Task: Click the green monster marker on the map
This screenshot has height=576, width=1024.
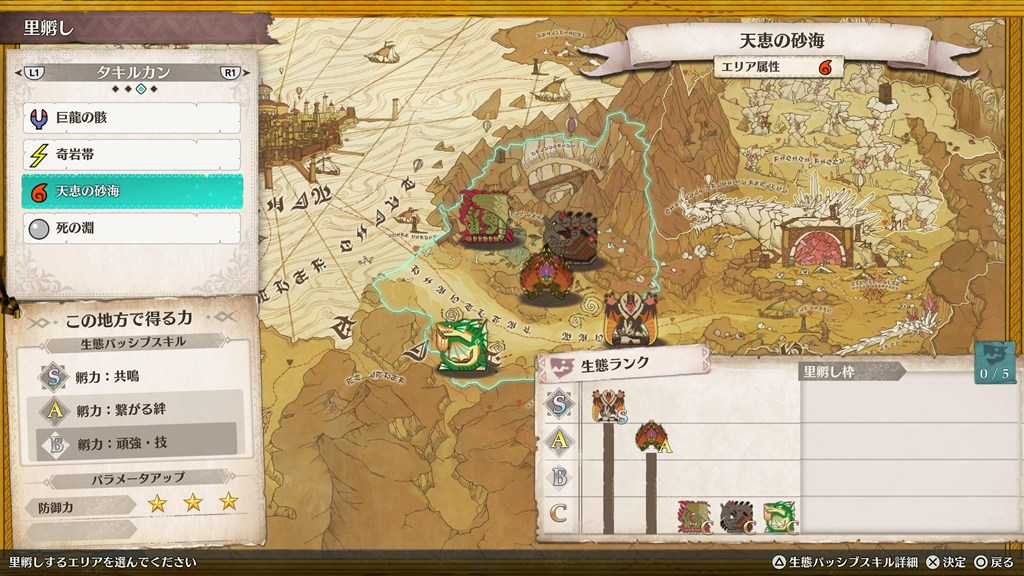Action: (463, 345)
